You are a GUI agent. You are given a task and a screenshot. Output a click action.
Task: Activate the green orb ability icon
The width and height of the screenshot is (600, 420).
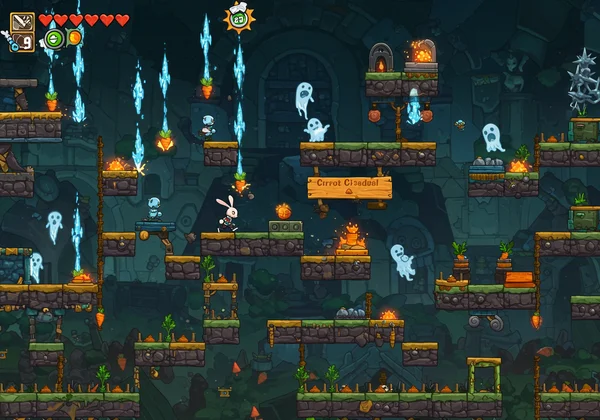(53, 38)
